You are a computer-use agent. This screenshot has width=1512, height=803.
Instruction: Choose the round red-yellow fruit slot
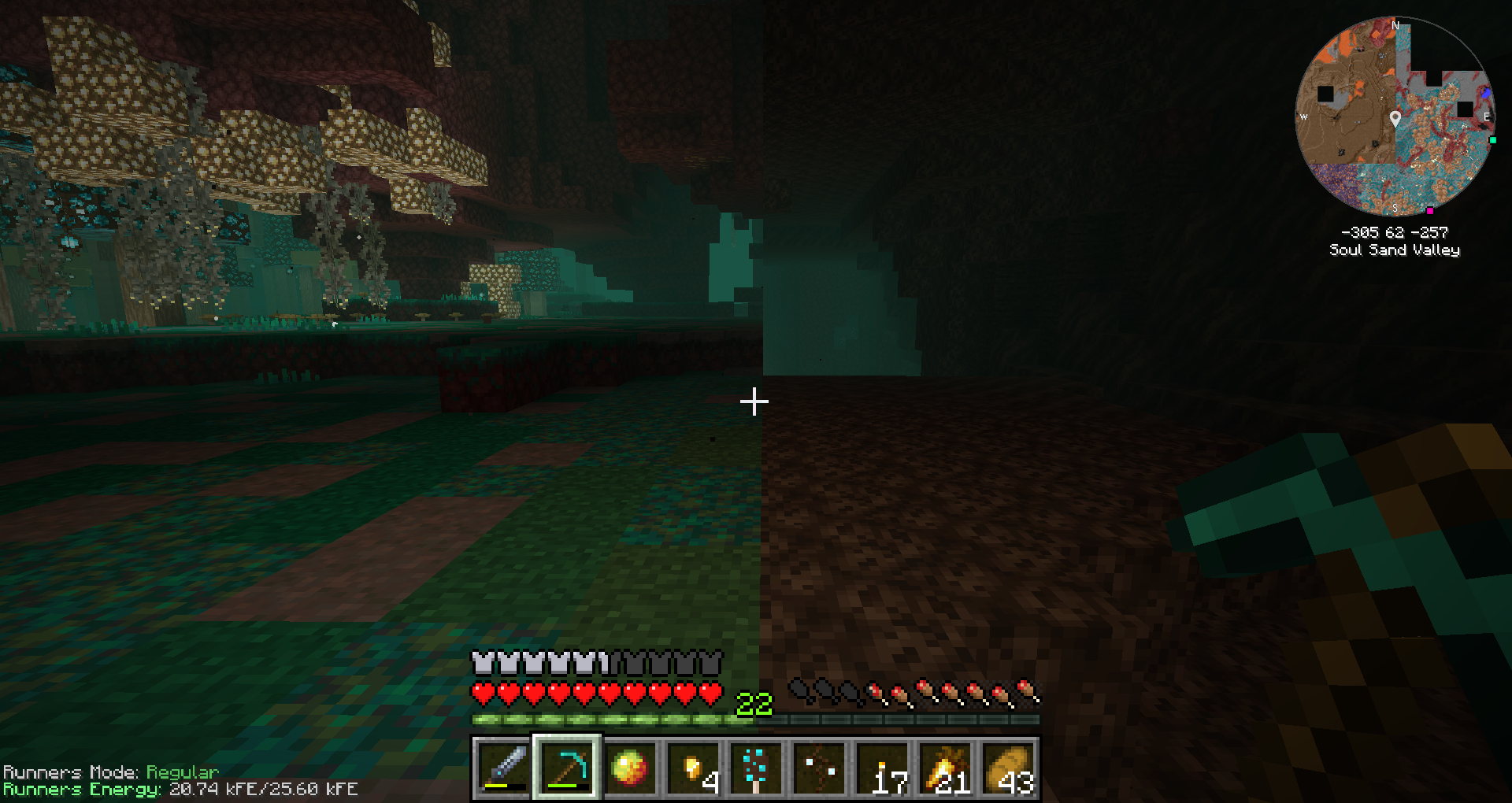point(630,768)
